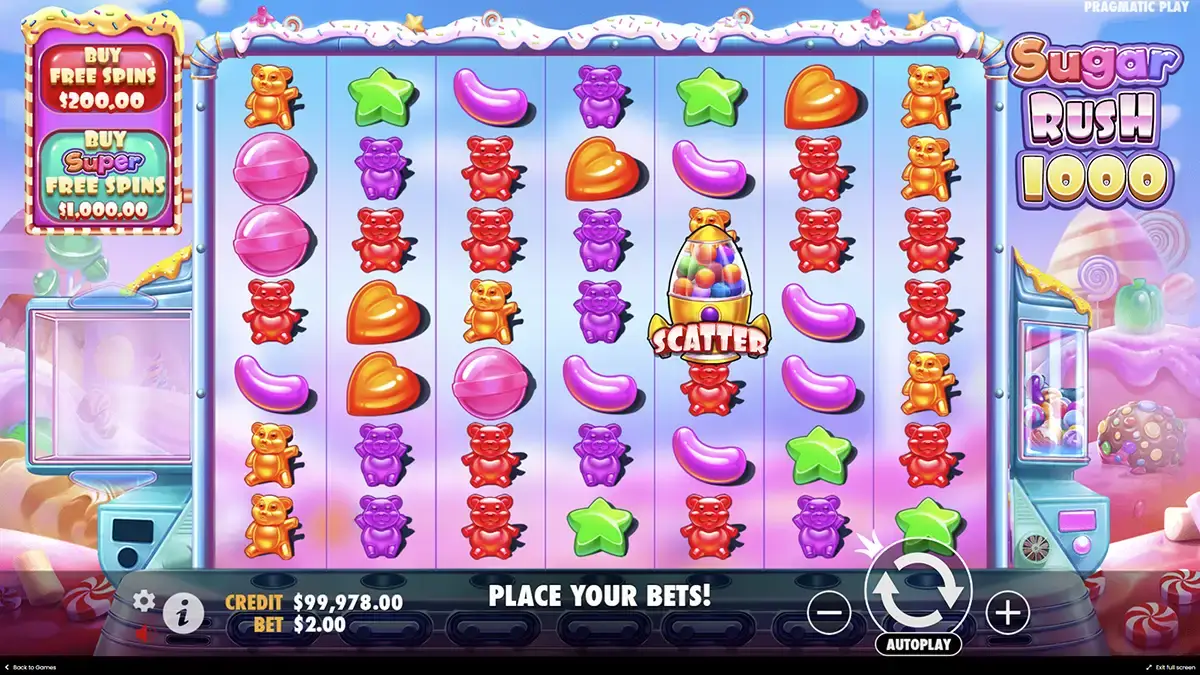
Task: Open the Autoplay options
Action: point(918,644)
